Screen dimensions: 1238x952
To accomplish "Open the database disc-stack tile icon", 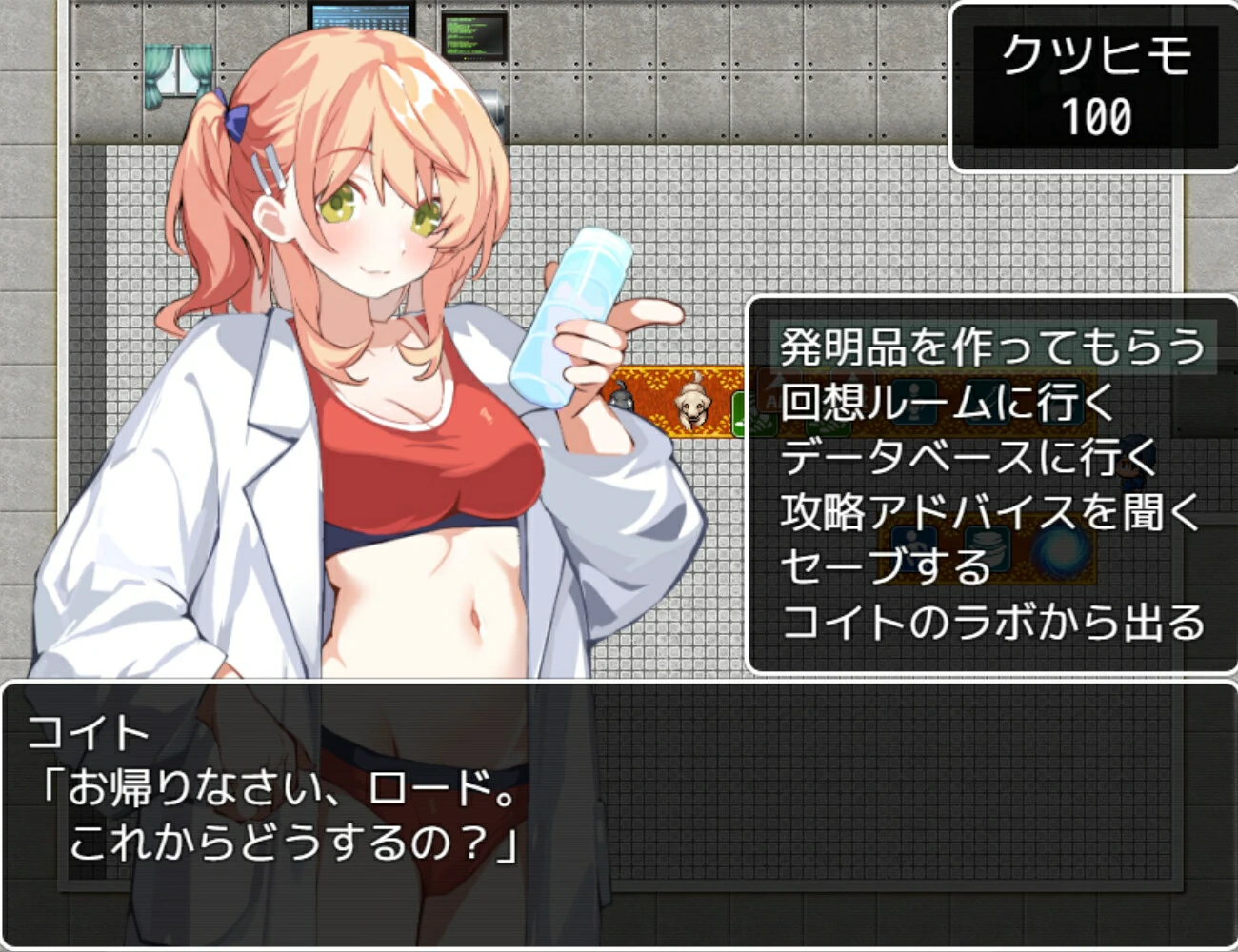I will pos(987,547).
